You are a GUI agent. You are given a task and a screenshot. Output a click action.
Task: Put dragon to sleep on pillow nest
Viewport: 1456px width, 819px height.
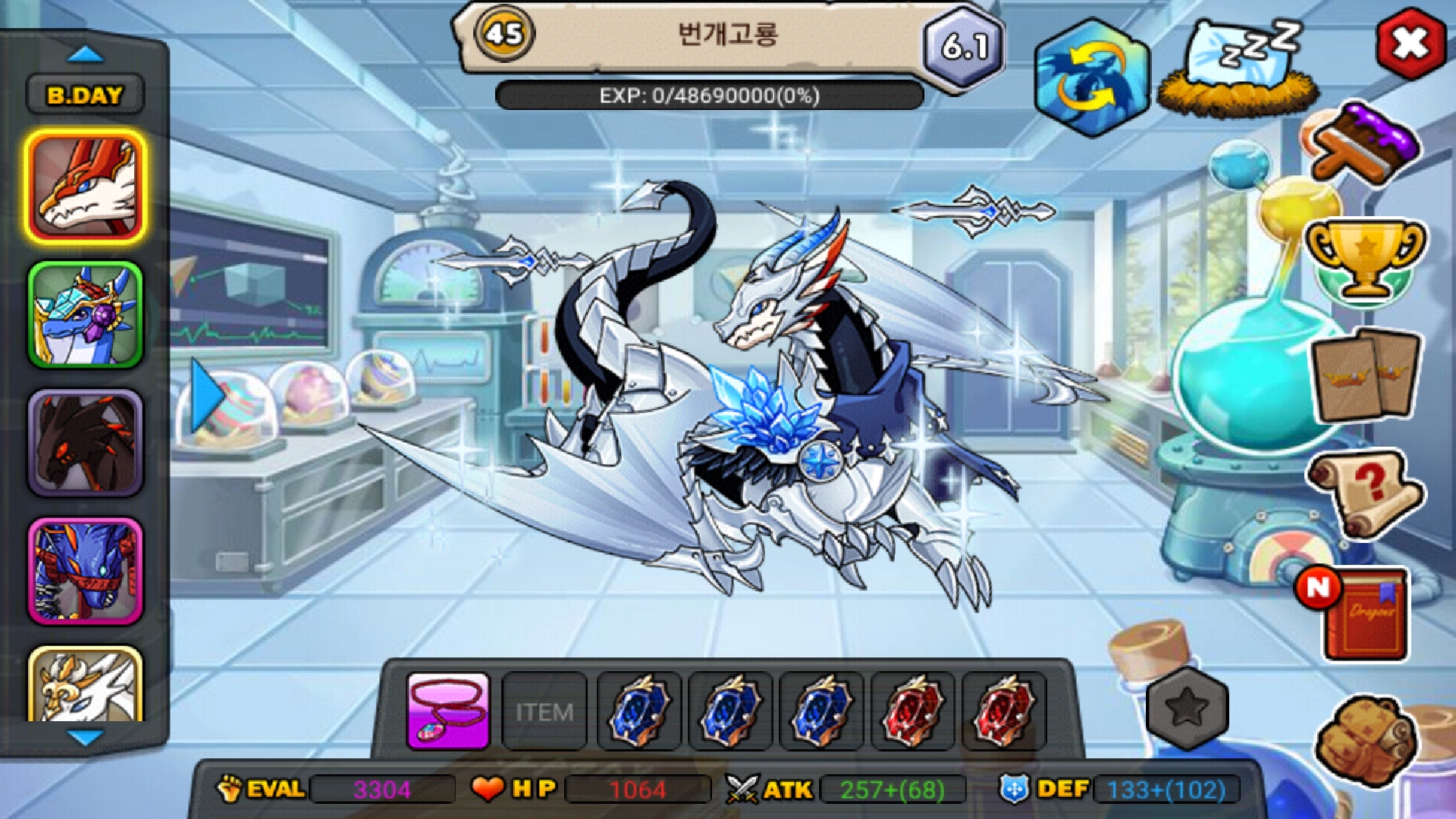(x=1239, y=70)
